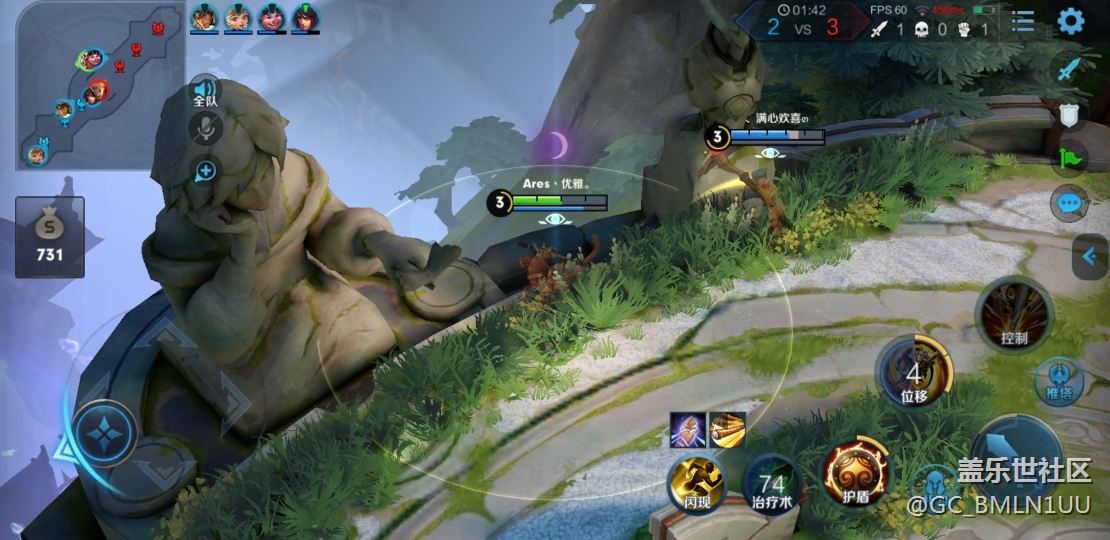This screenshot has height=540, width=1110.
Task: Toggle the 全队 team speaker
Action: coord(205,90)
